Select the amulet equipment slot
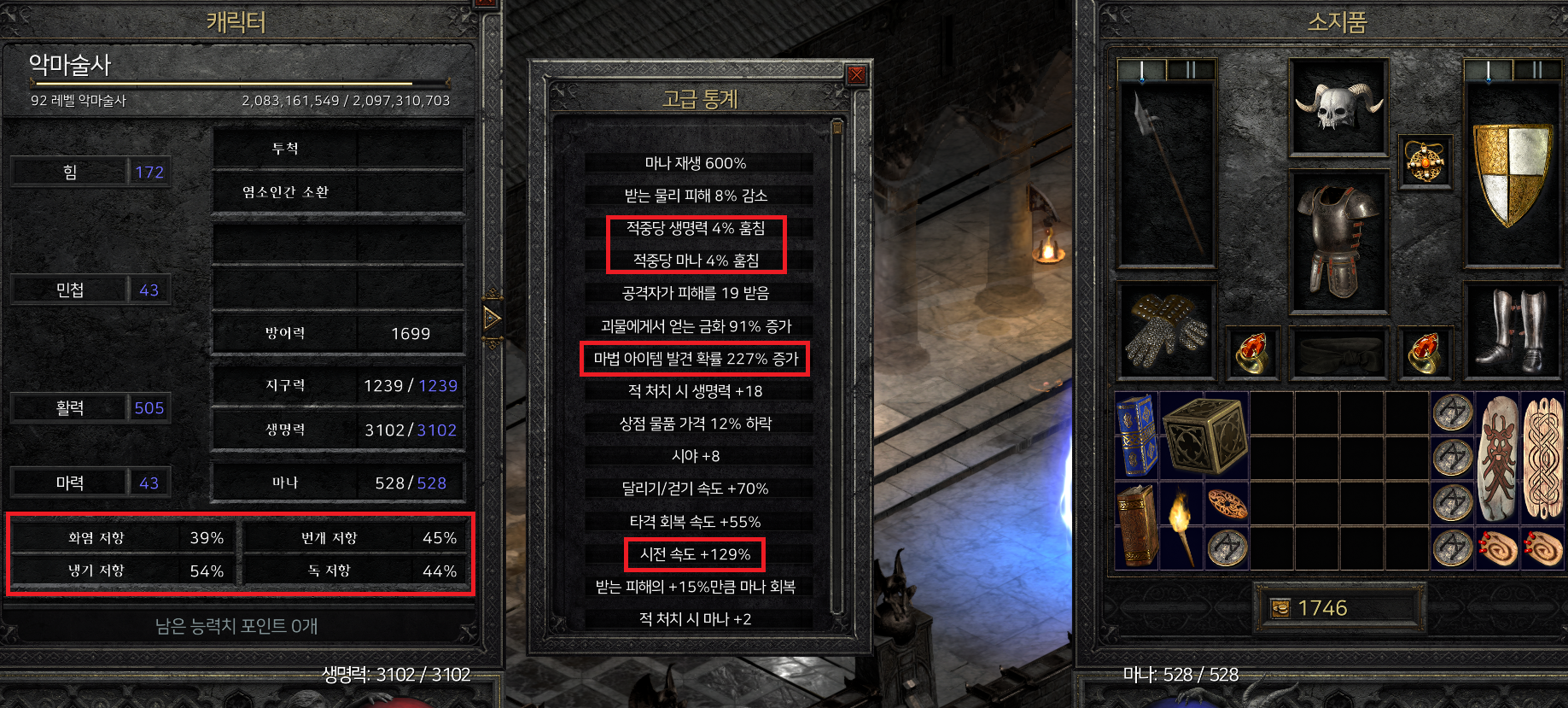1568x708 pixels. (x=1425, y=161)
